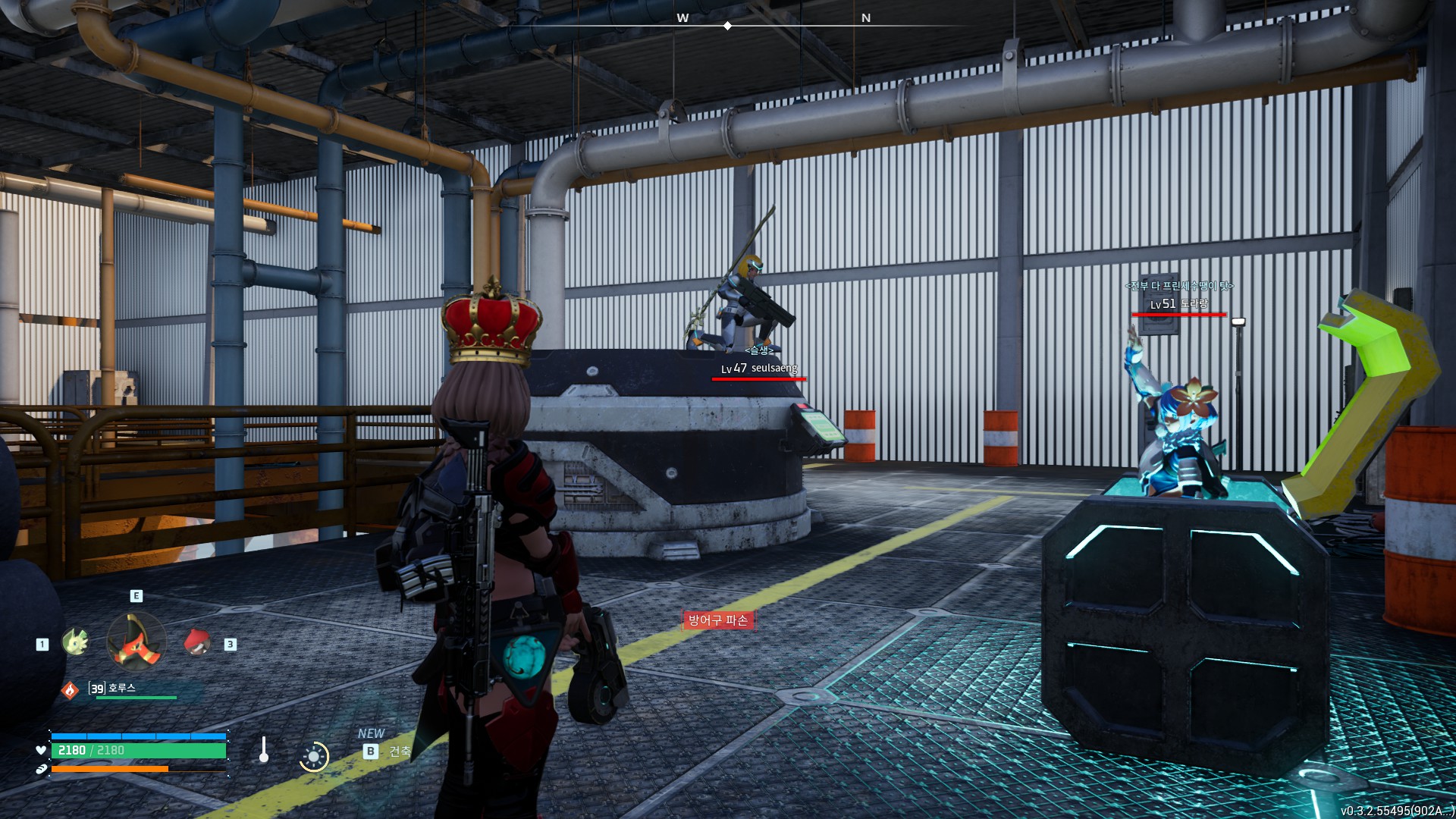
Task: Check the thermometer temperature icon
Action: (x=264, y=750)
